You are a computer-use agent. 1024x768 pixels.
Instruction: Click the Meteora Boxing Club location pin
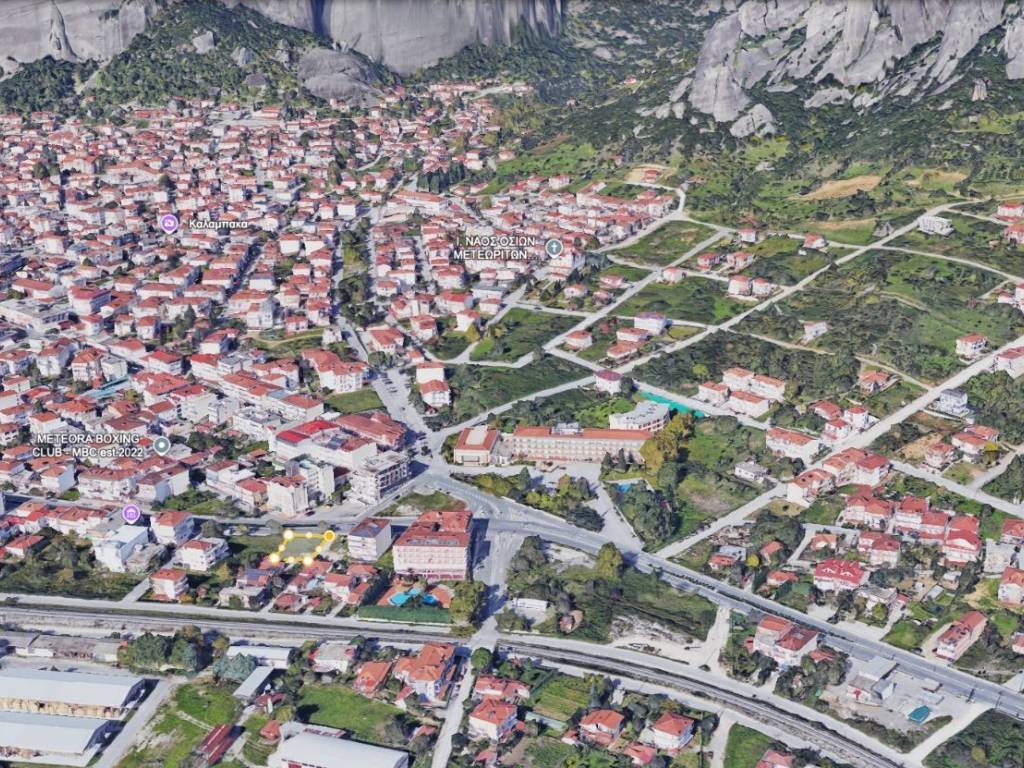[162, 445]
